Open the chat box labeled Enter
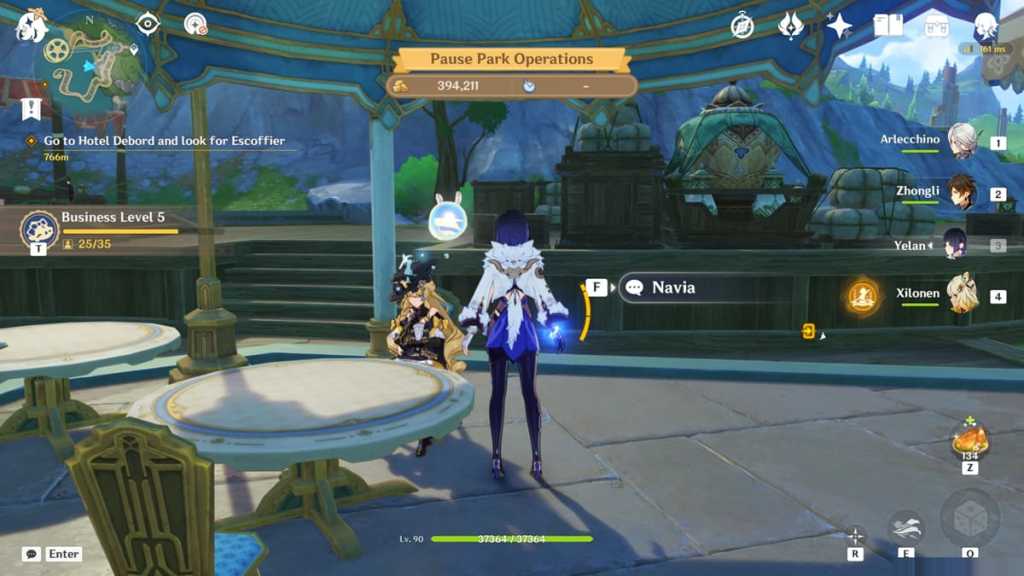Screen dimensions: 1024x576 (52, 554)
